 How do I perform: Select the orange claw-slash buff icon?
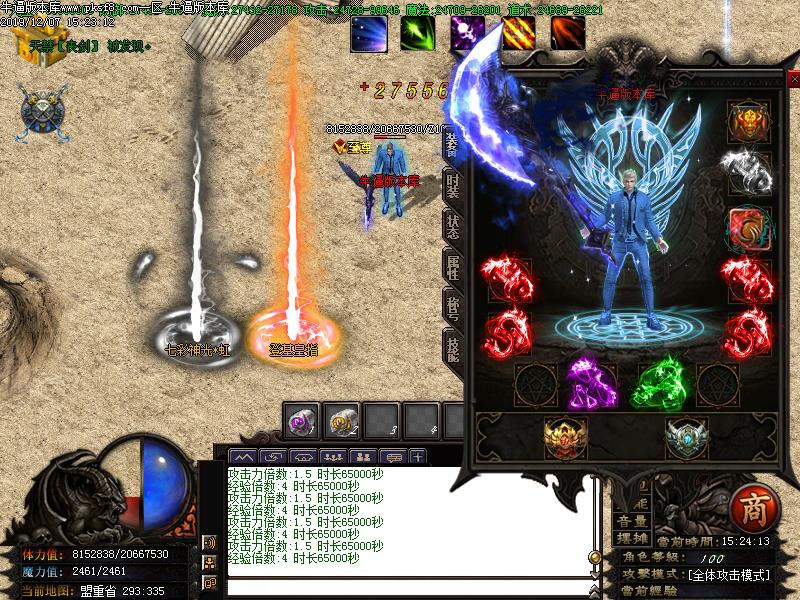point(517,33)
